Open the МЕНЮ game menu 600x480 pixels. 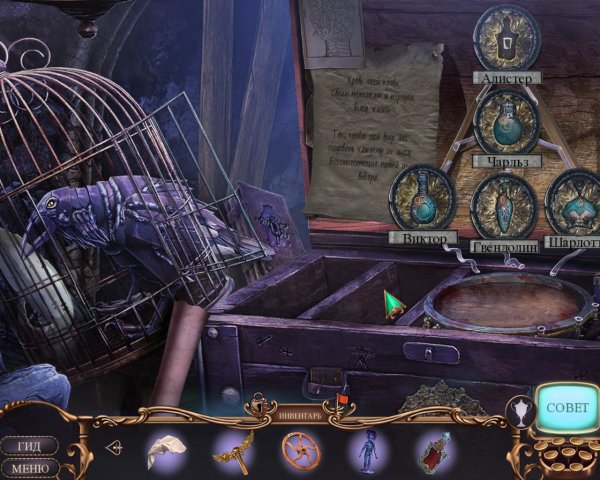click(27, 467)
